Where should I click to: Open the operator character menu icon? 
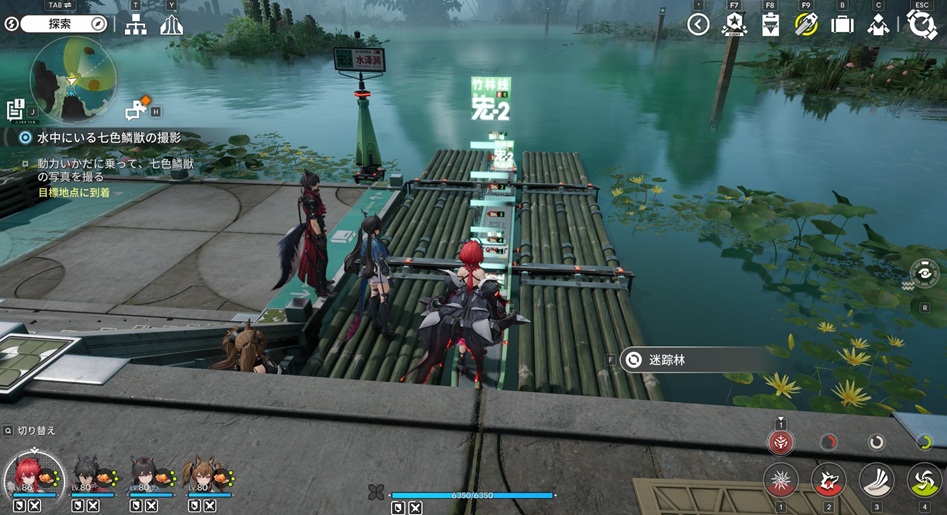[878, 25]
